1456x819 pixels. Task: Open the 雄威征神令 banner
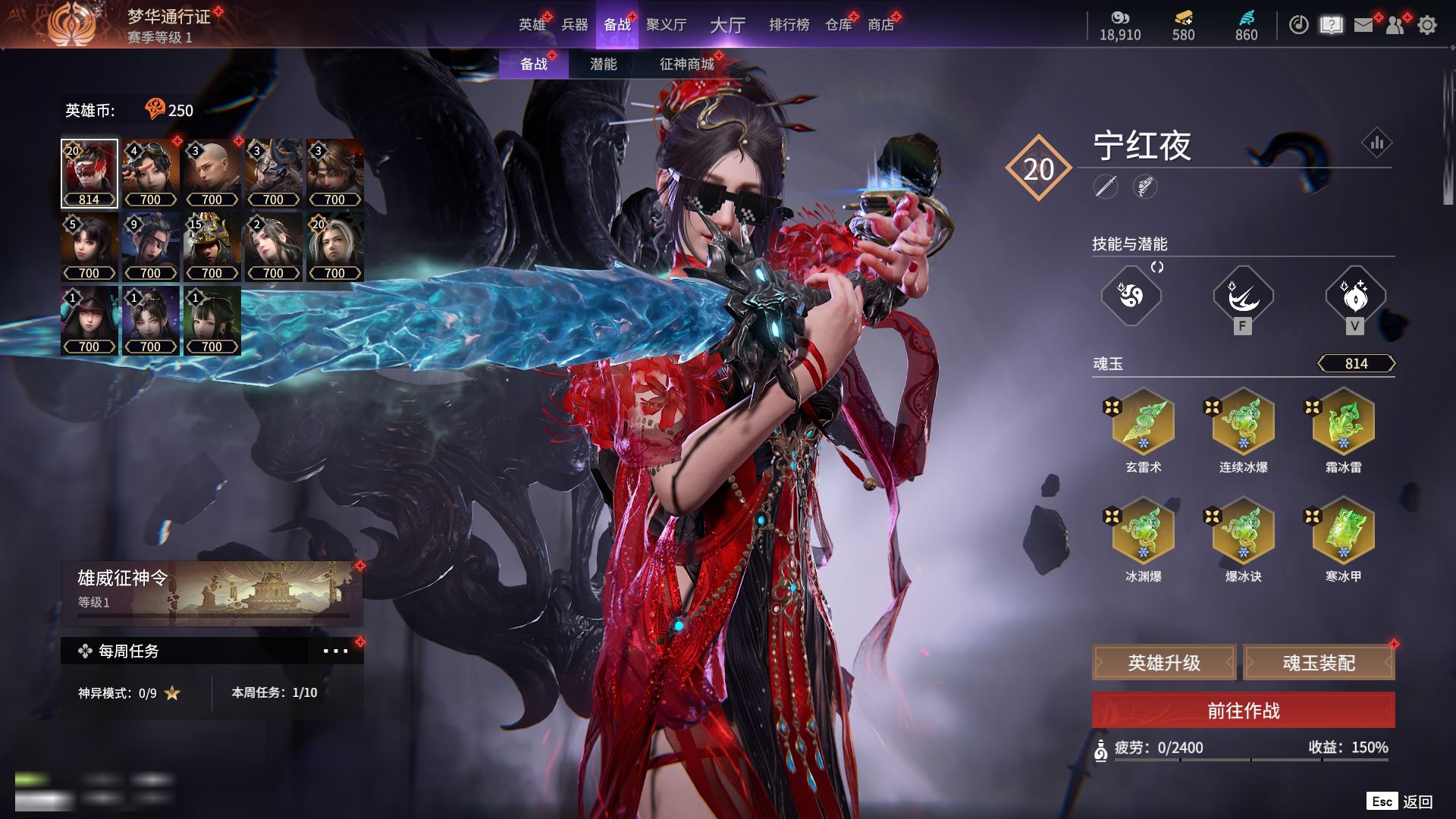click(212, 590)
